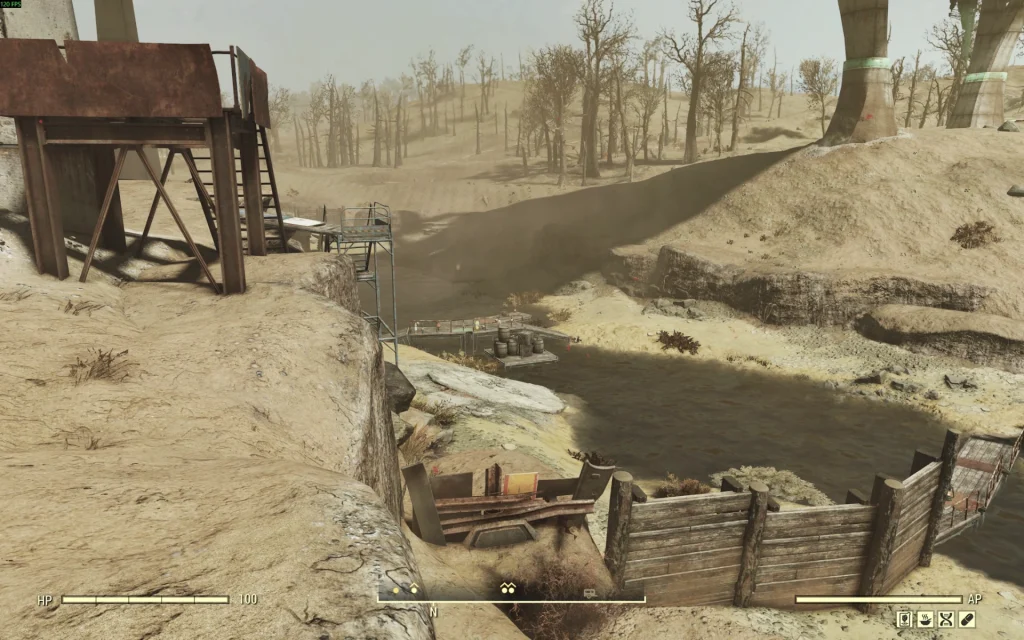Screen dimensions: 1024x640
Task: Click the steaming food bowl status icon
Action: [925, 619]
